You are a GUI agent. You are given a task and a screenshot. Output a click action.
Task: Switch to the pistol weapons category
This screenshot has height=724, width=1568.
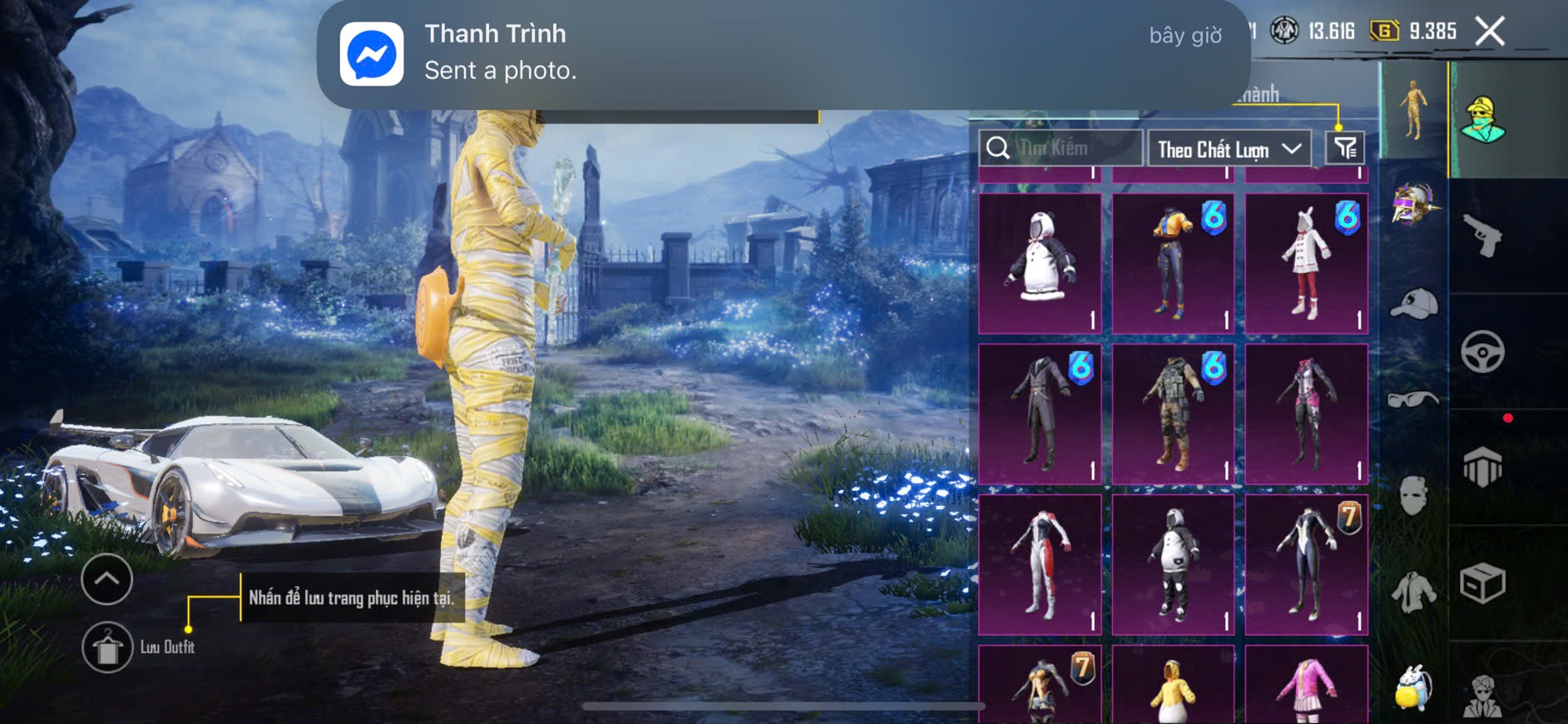tap(1482, 236)
